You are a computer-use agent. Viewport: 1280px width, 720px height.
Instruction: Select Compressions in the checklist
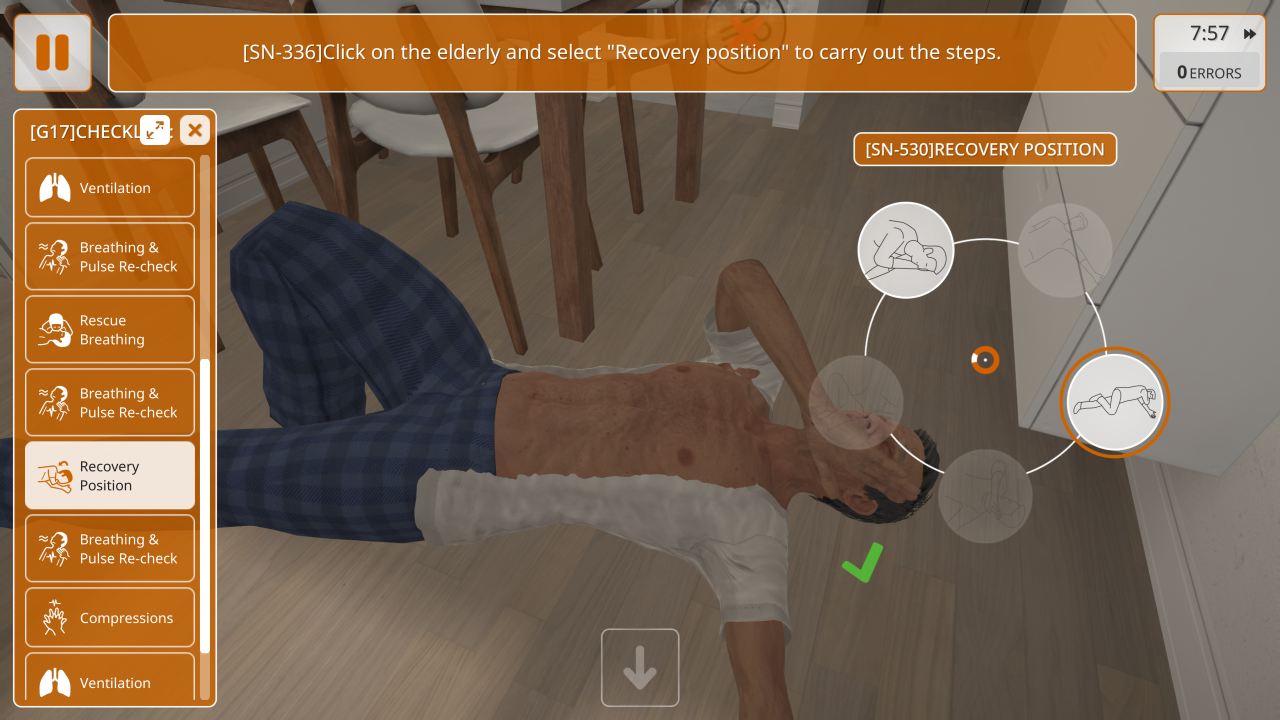pos(110,619)
